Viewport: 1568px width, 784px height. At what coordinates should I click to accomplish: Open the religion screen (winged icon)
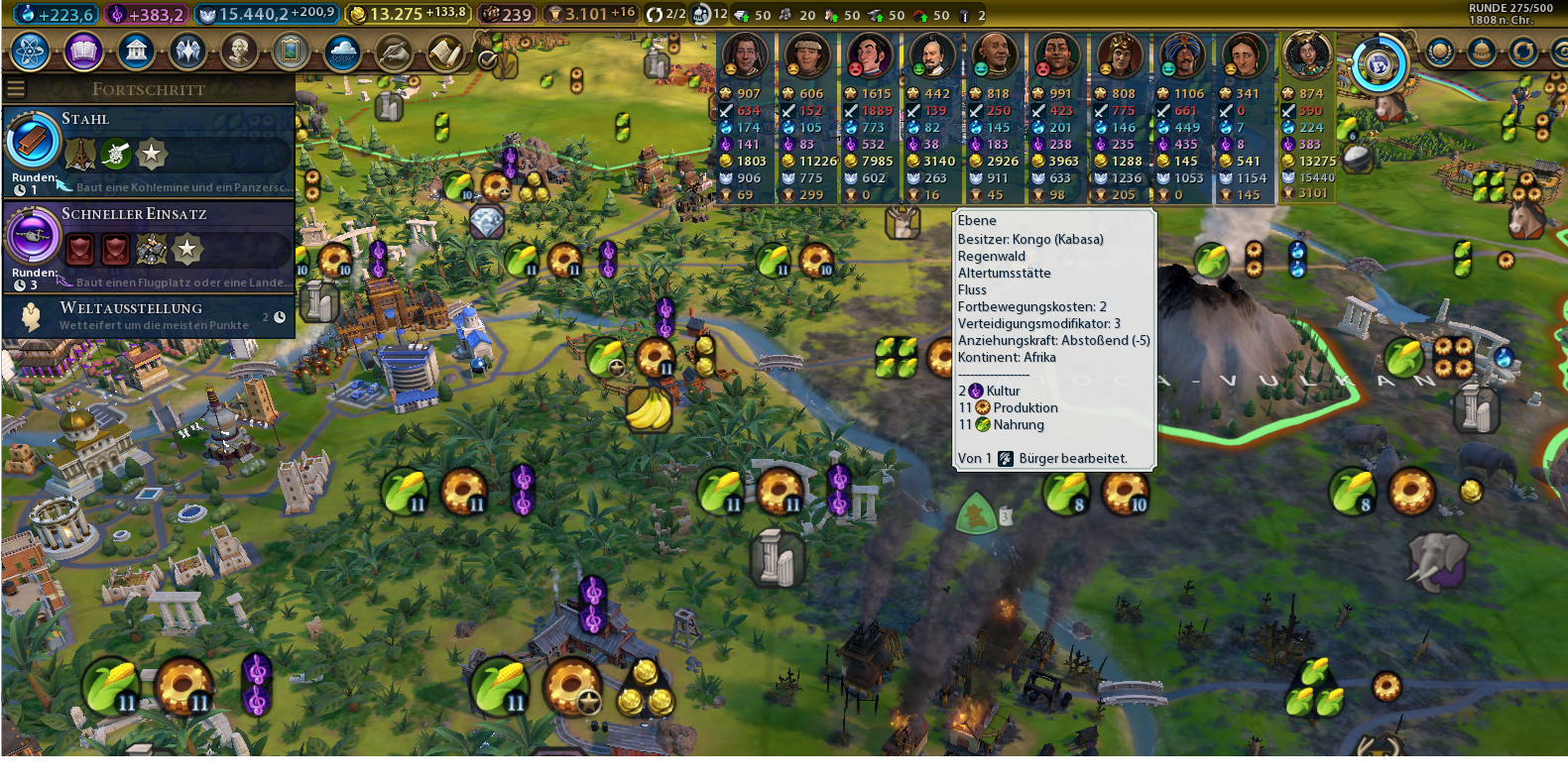point(187,52)
